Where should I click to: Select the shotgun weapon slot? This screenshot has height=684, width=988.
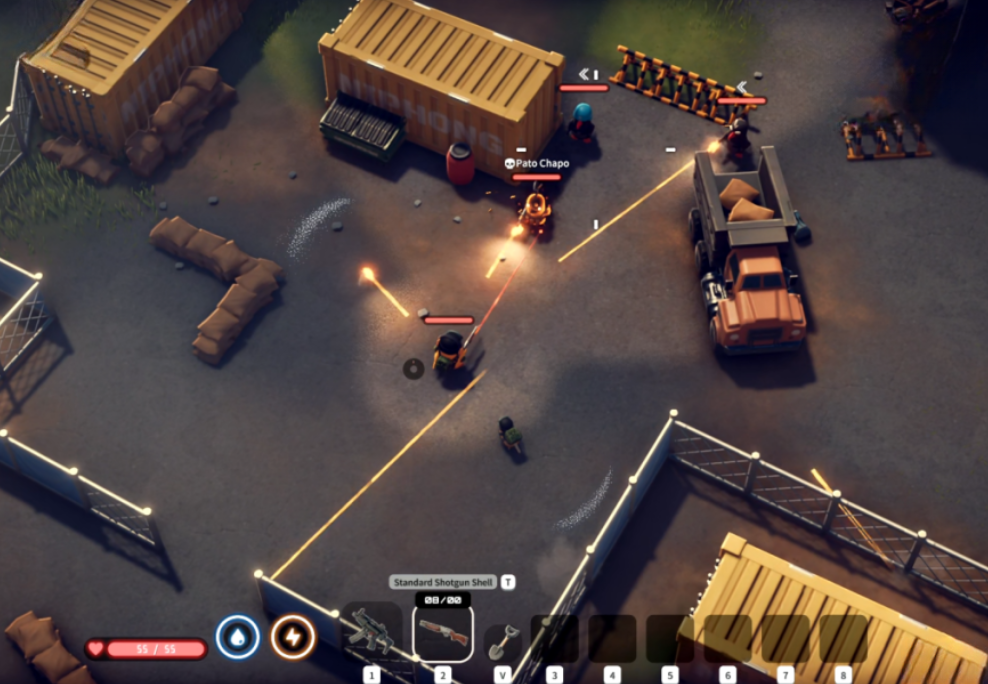click(x=442, y=633)
